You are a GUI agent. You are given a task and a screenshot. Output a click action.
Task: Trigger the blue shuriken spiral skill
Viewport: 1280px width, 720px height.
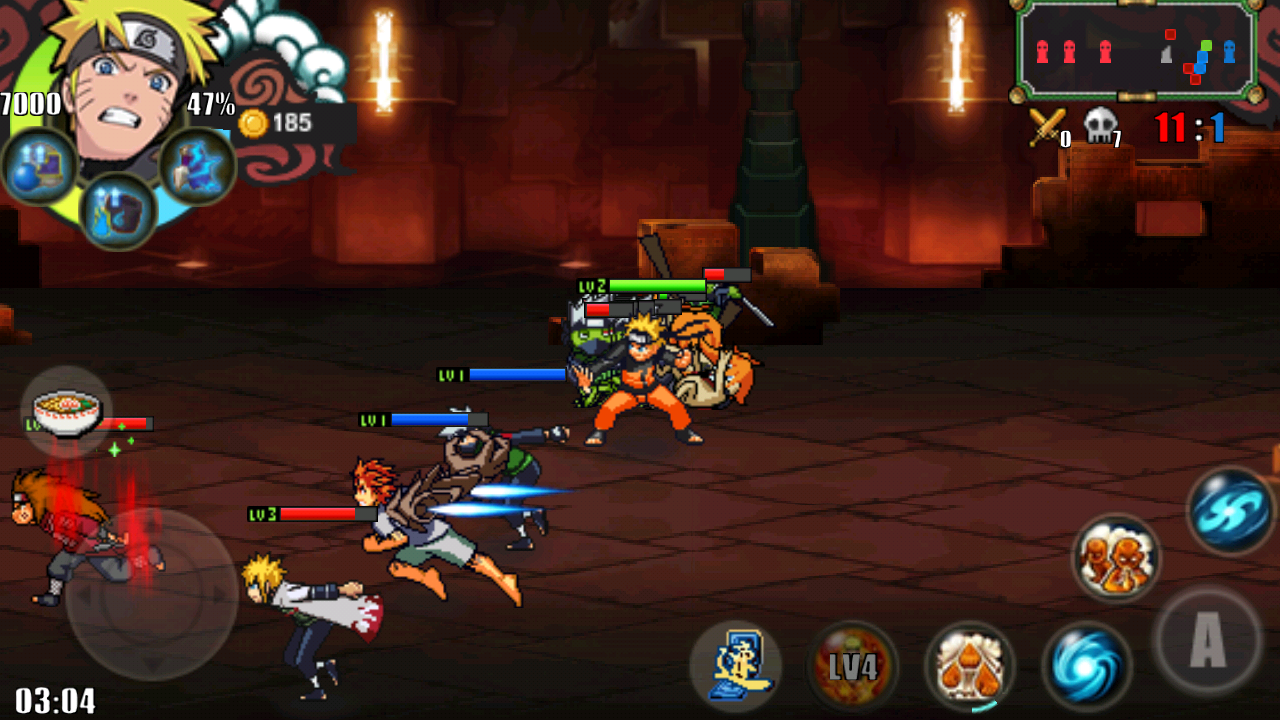coord(1231,510)
